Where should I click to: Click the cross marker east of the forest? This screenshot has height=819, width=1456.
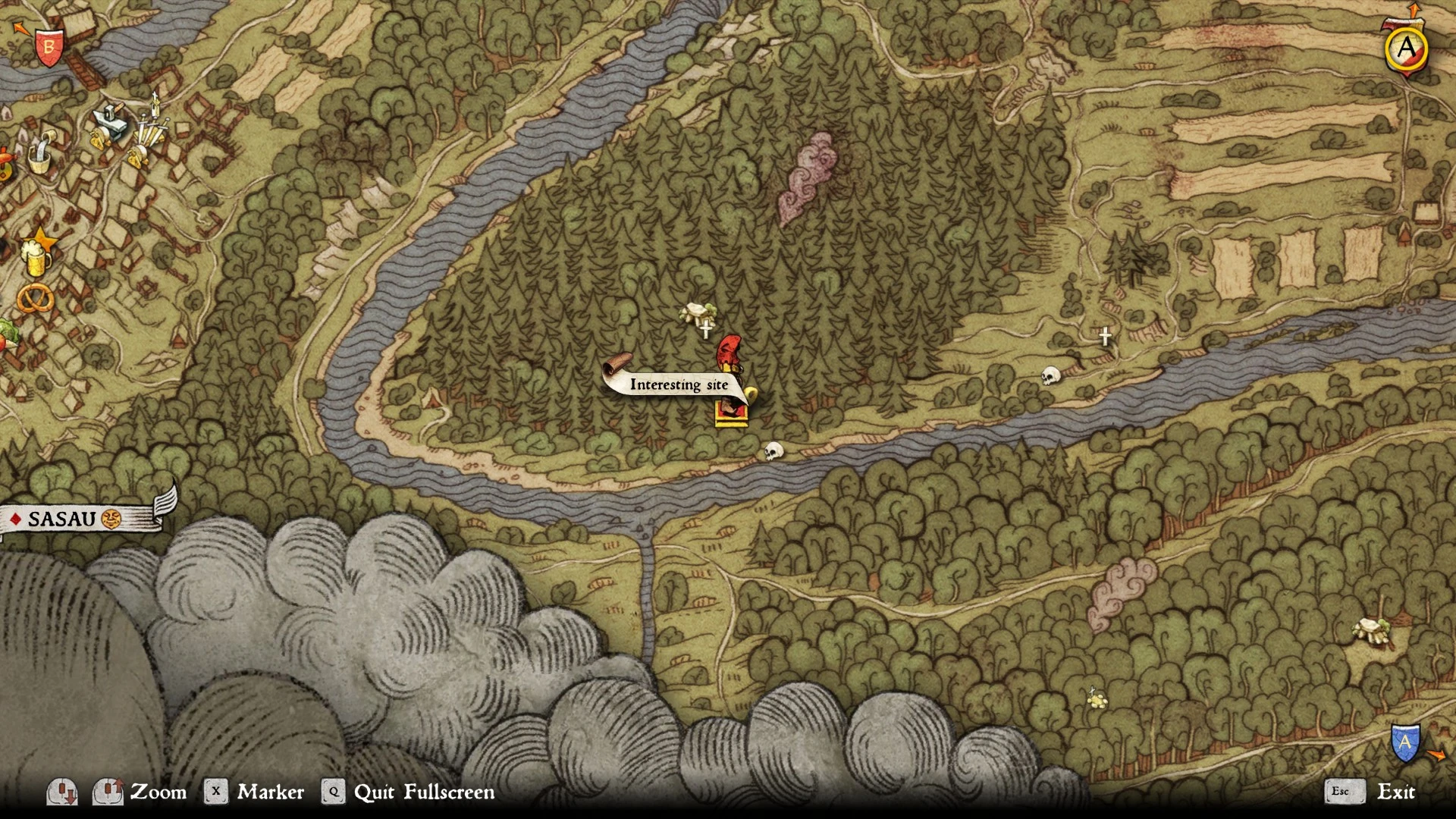(1105, 336)
